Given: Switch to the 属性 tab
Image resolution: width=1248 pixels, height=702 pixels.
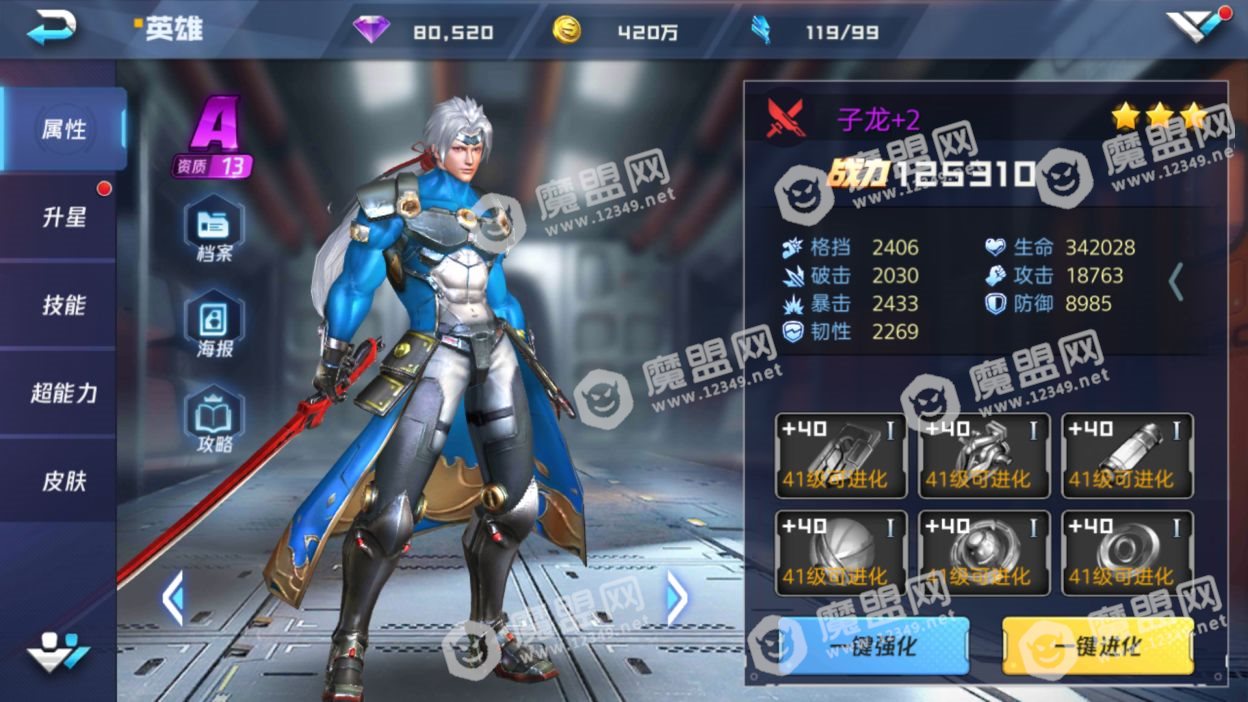Looking at the screenshot, I should click(x=63, y=129).
